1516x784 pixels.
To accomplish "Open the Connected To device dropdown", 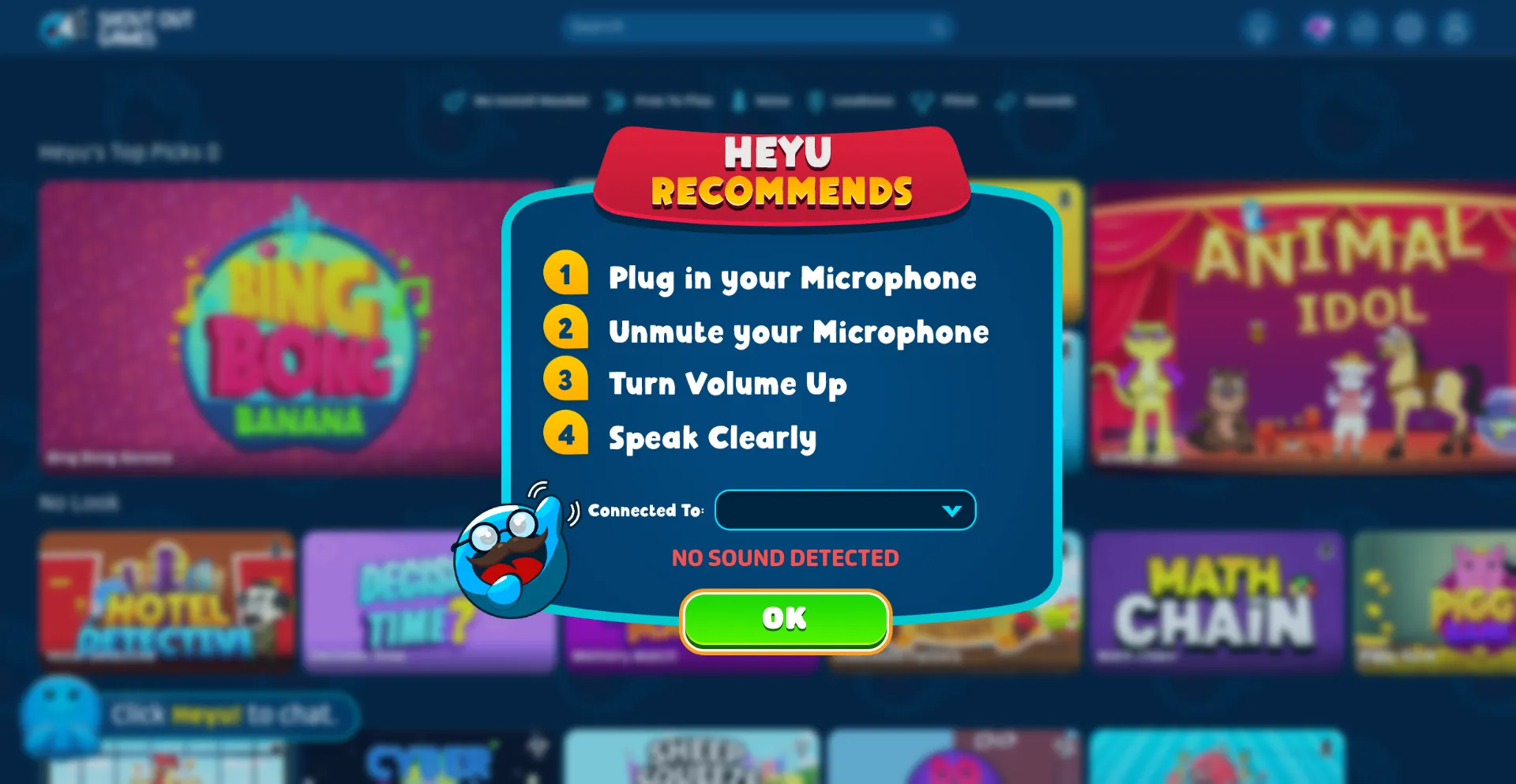I will 845,510.
